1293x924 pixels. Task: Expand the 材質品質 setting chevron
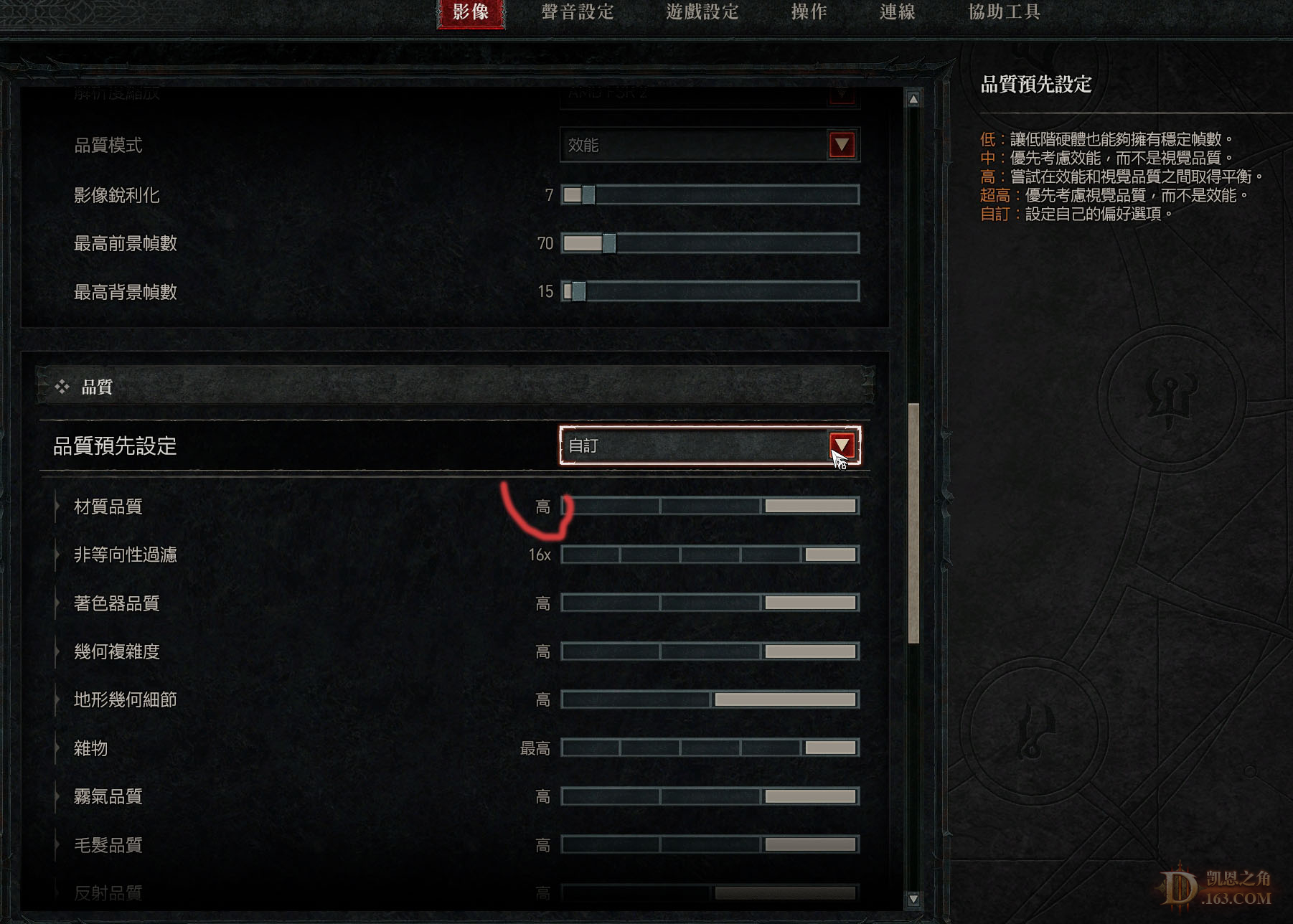point(57,506)
